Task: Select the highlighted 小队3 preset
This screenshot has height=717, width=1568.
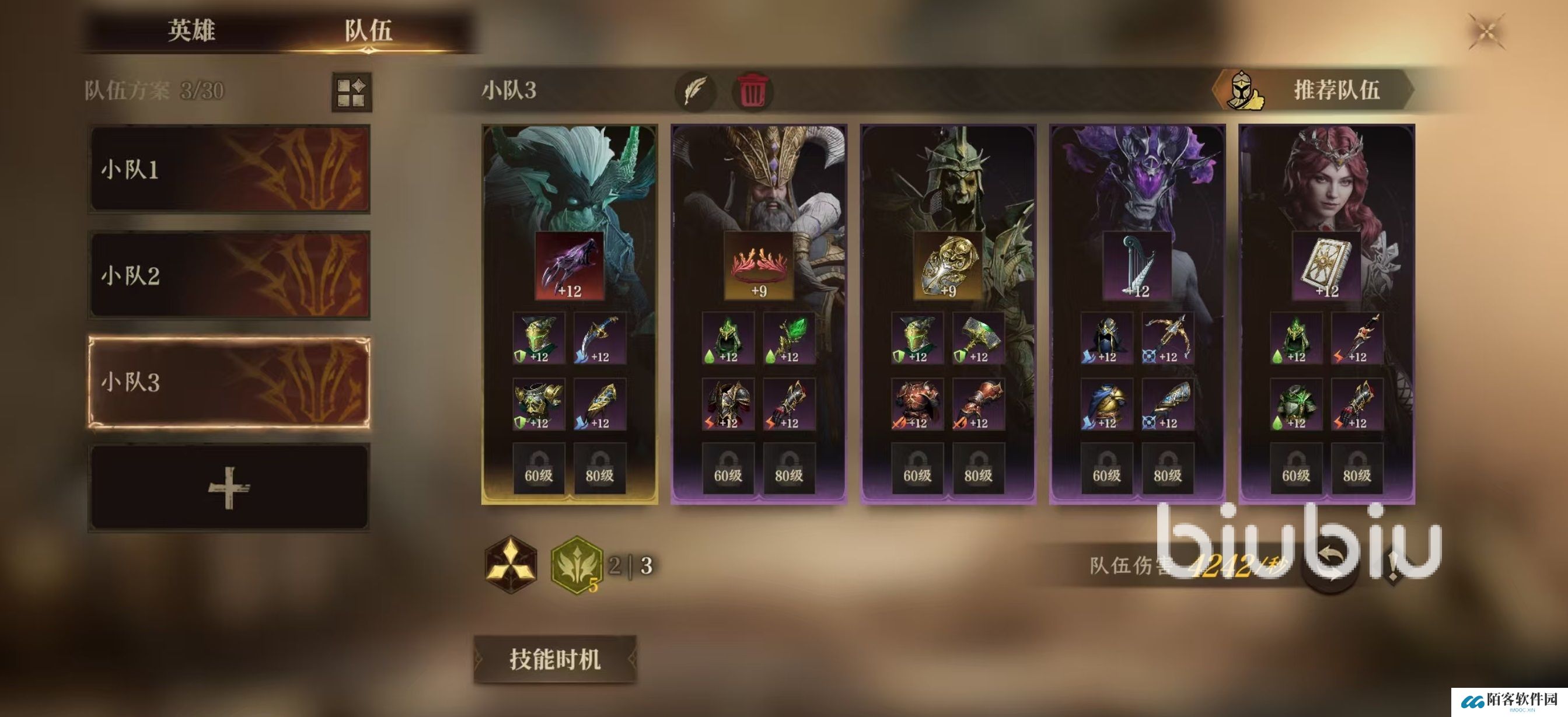Action: (229, 382)
